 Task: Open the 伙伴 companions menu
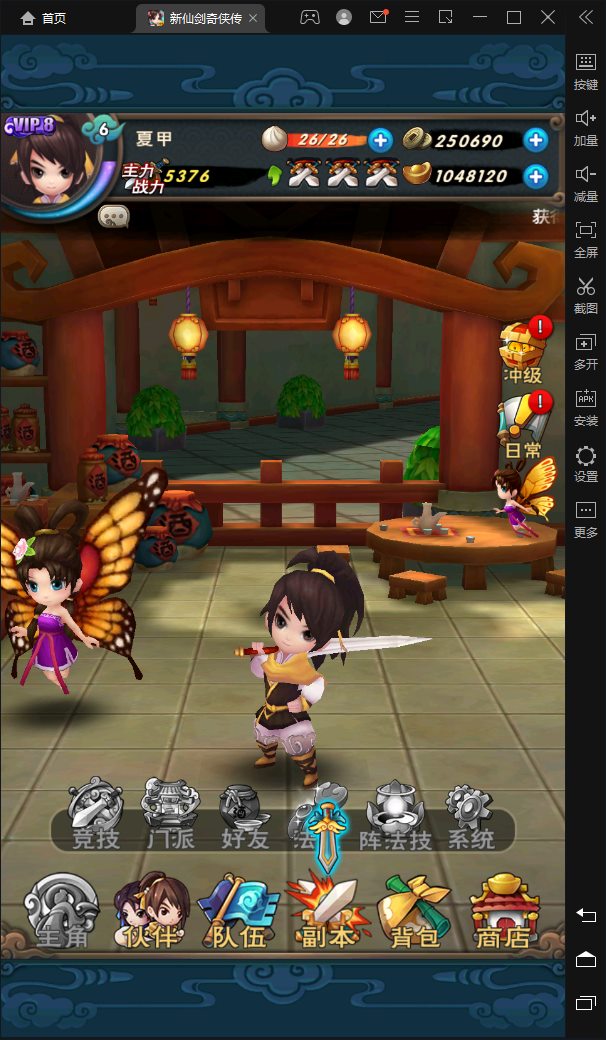click(x=152, y=910)
